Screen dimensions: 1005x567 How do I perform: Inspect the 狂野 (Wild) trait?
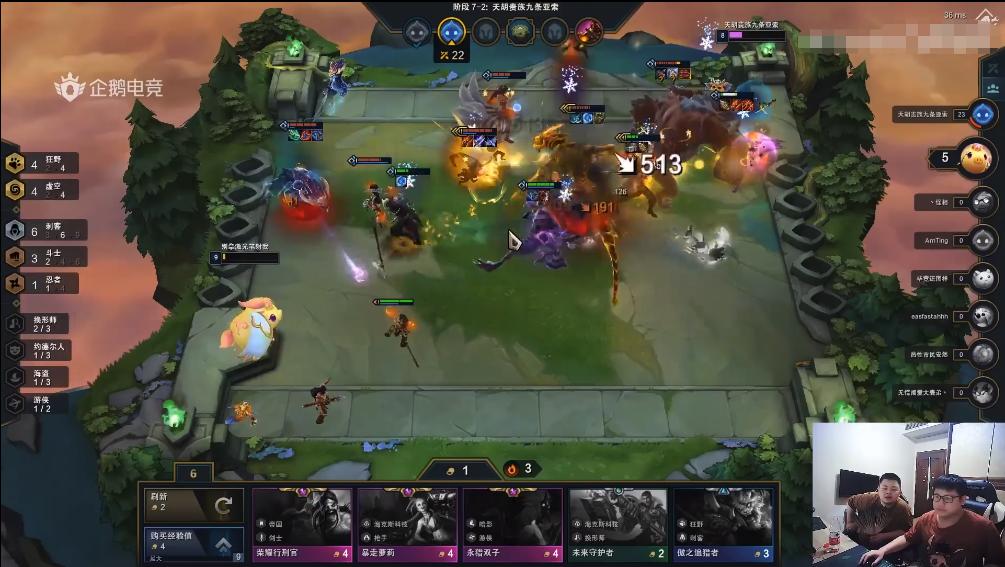[x=40, y=163]
